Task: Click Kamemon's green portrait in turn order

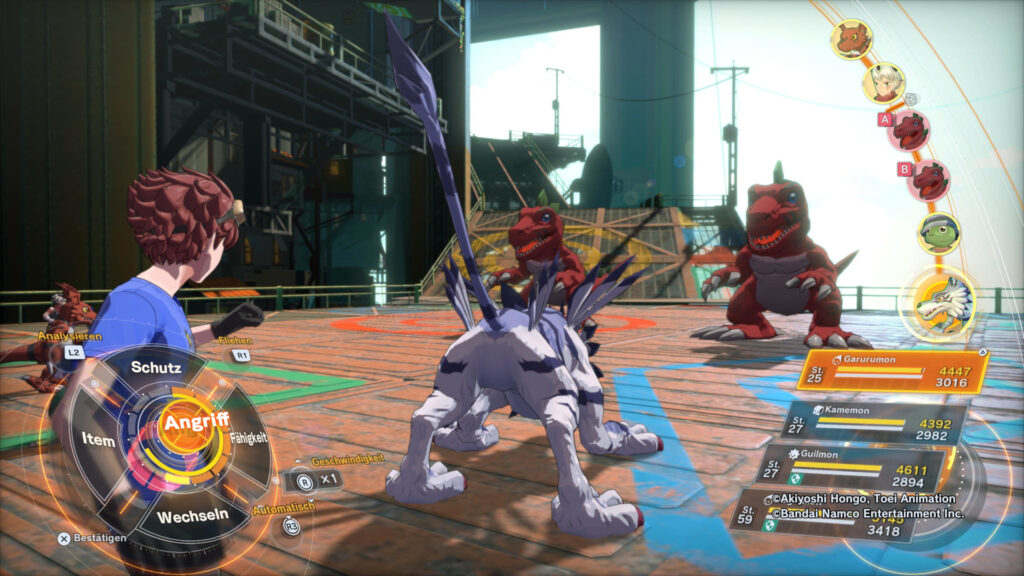Action: click(x=939, y=232)
